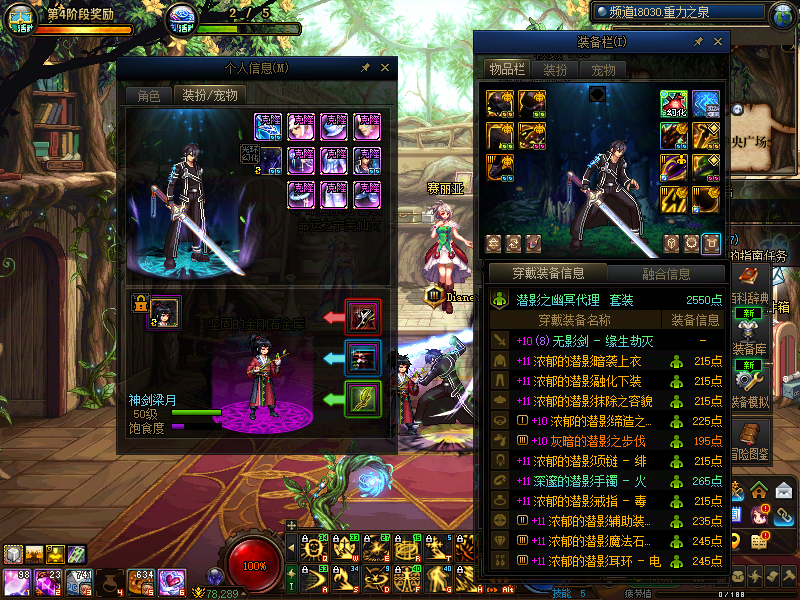Switch to the 装扮 tab in equipment window

click(x=555, y=70)
